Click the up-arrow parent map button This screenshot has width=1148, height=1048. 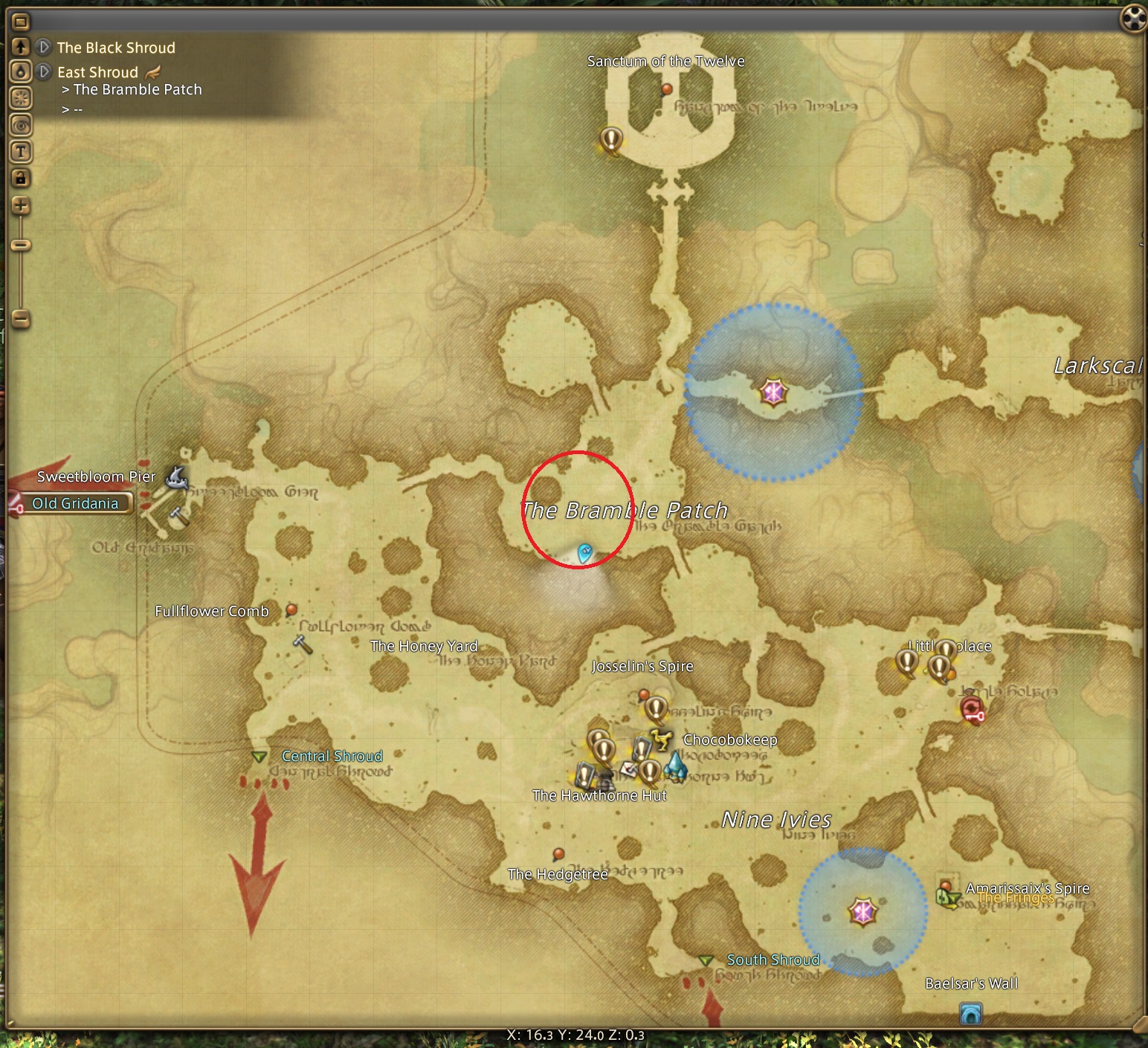click(21, 47)
